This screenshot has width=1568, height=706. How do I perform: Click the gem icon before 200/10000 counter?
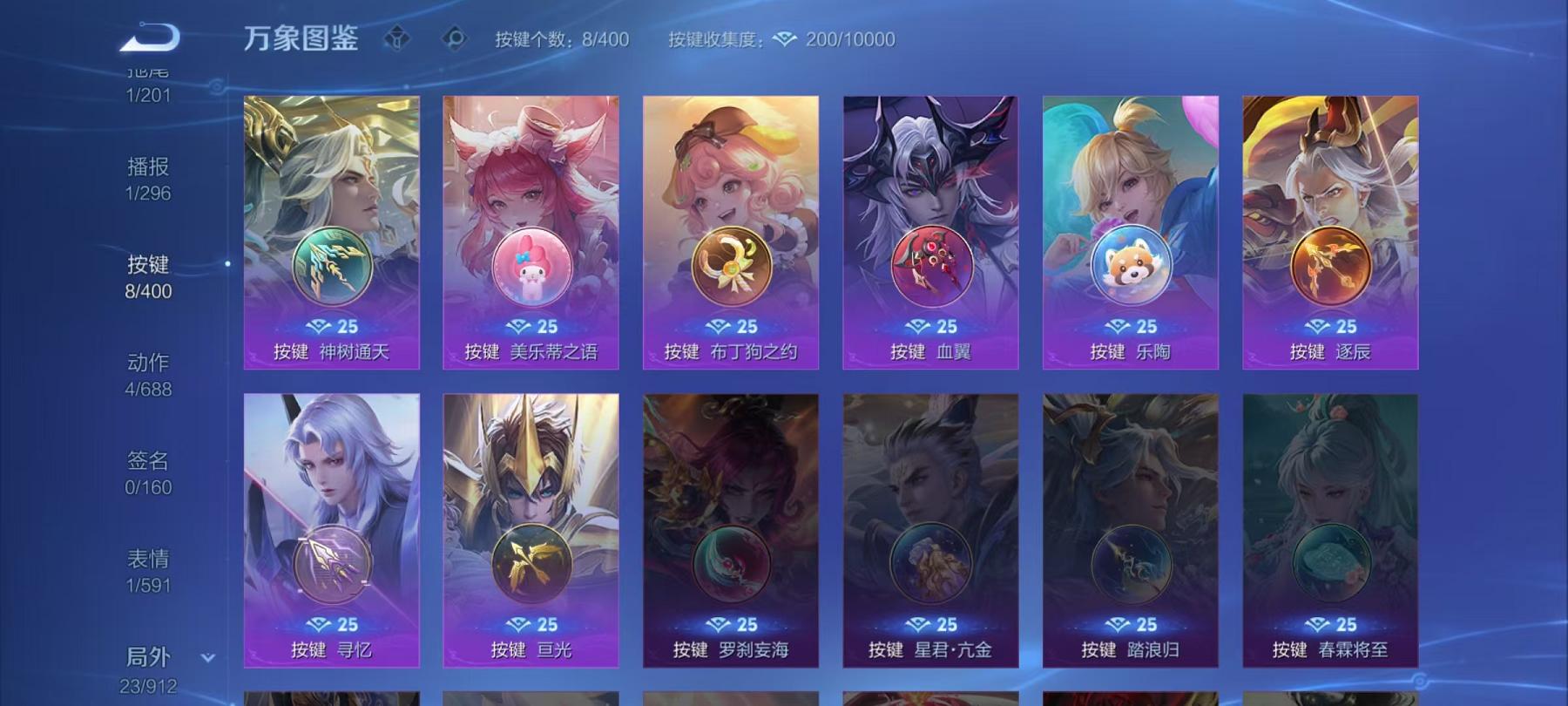[x=785, y=38]
